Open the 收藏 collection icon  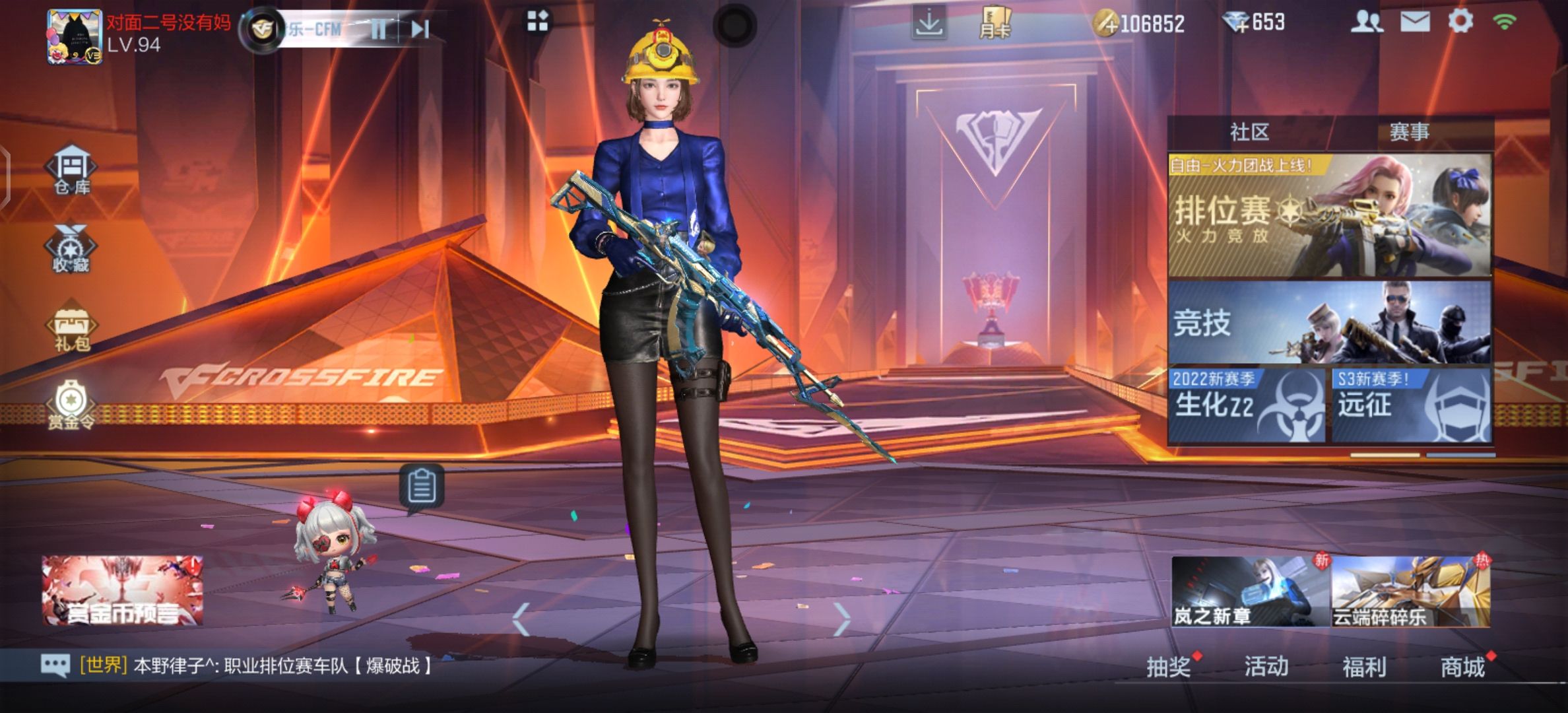pos(71,250)
